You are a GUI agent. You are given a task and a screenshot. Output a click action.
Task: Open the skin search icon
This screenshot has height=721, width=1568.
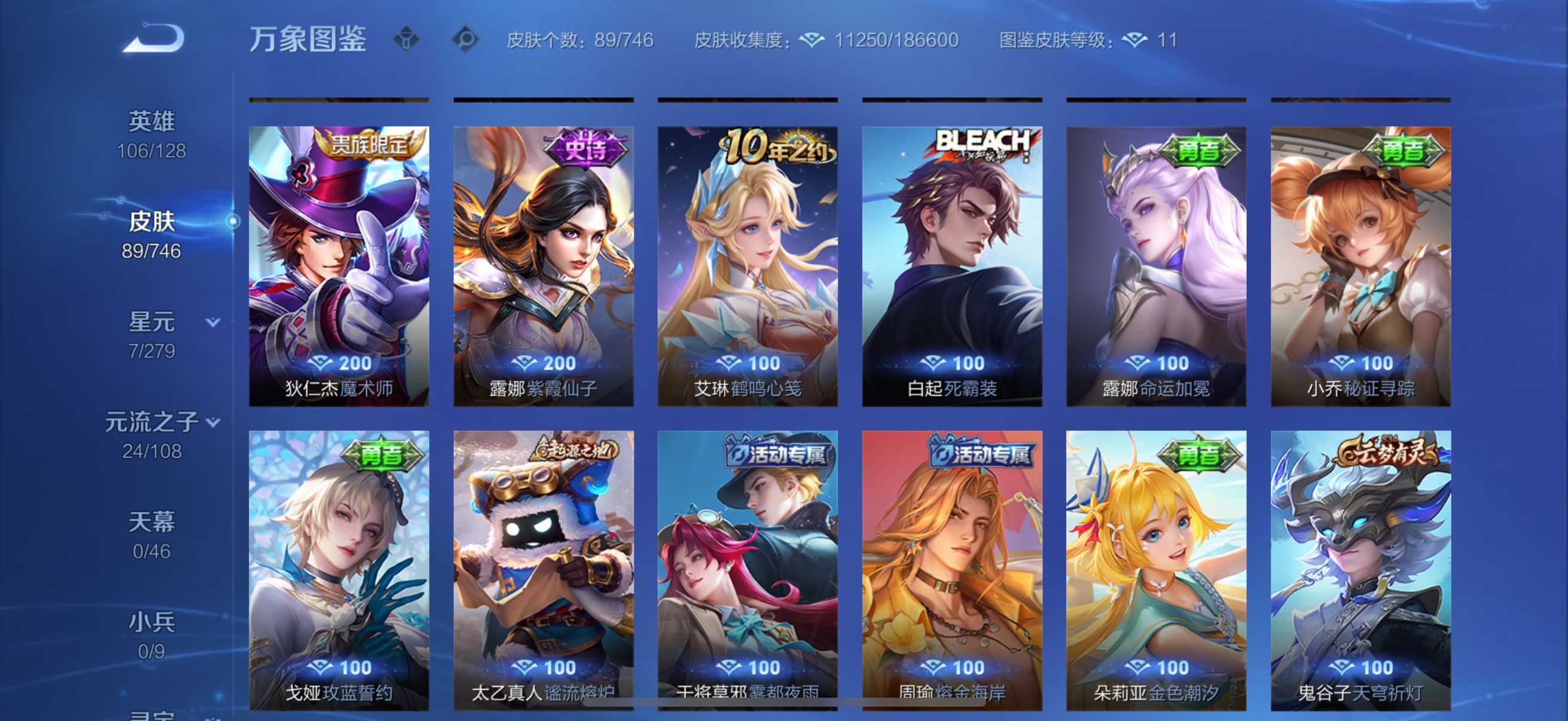click(467, 38)
